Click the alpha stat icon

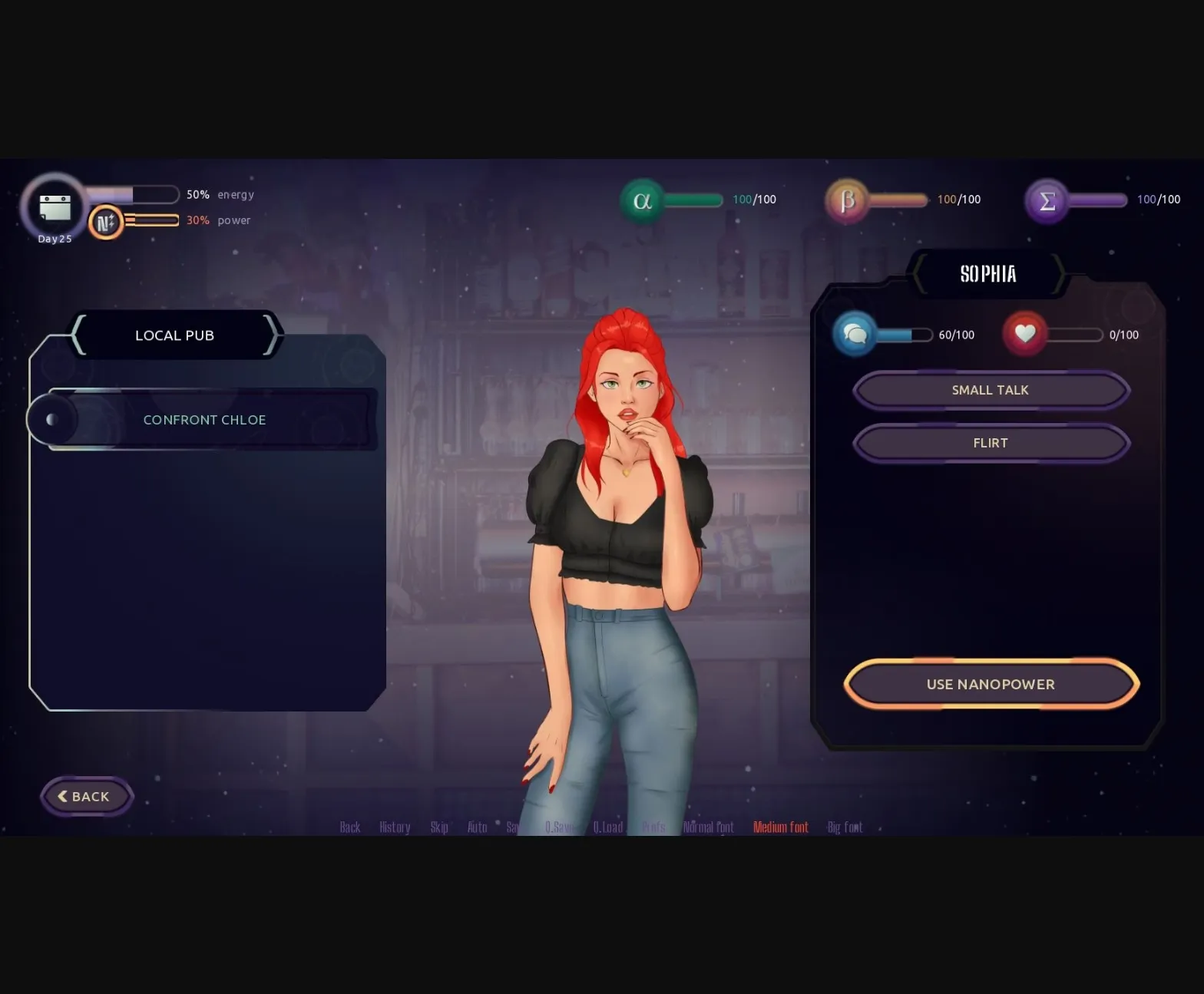pos(642,200)
